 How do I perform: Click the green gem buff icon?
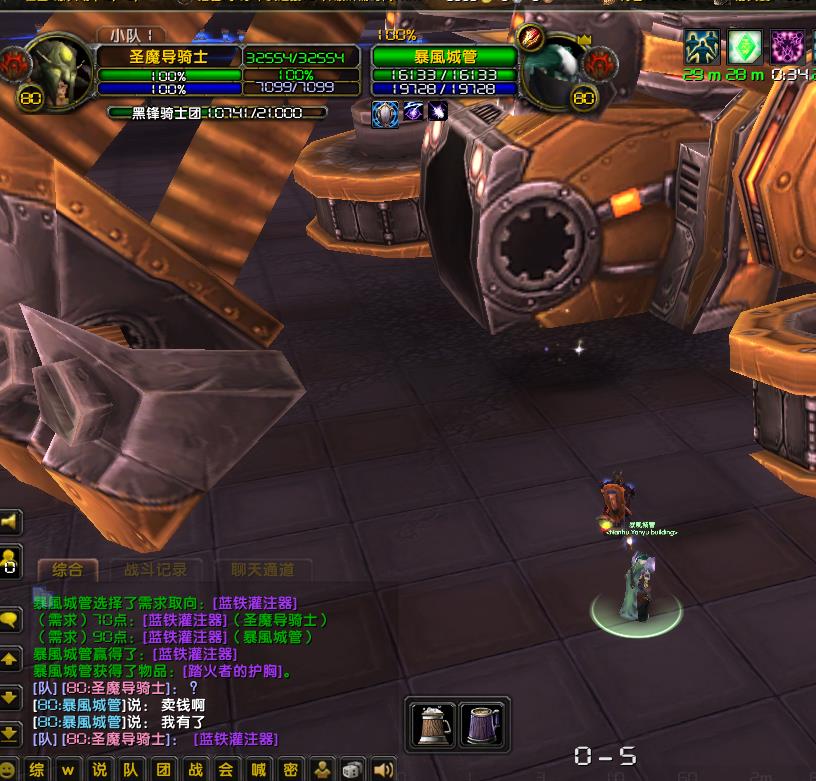[x=744, y=46]
